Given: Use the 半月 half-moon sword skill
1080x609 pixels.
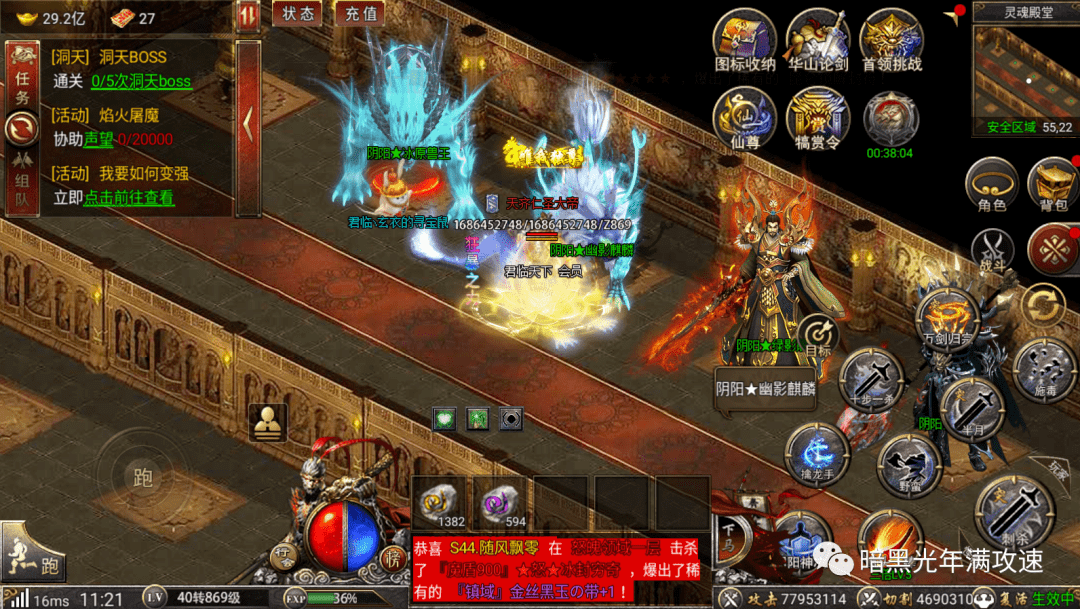Looking at the screenshot, I should [x=971, y=408].
